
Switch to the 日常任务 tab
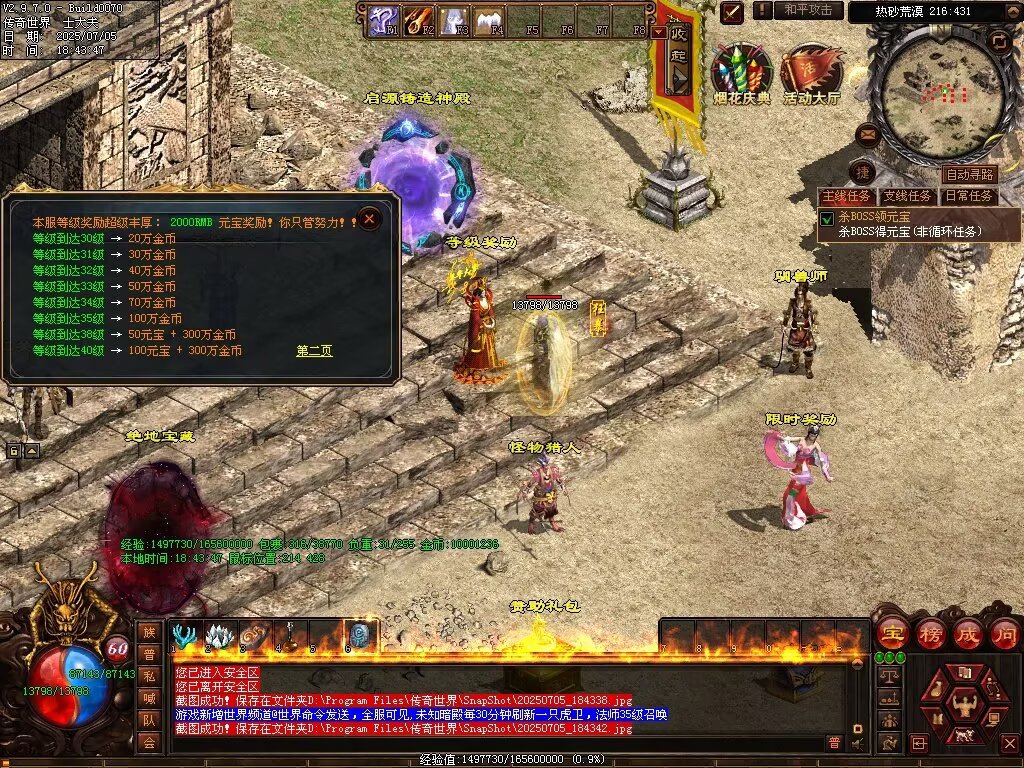click(968, 196)
